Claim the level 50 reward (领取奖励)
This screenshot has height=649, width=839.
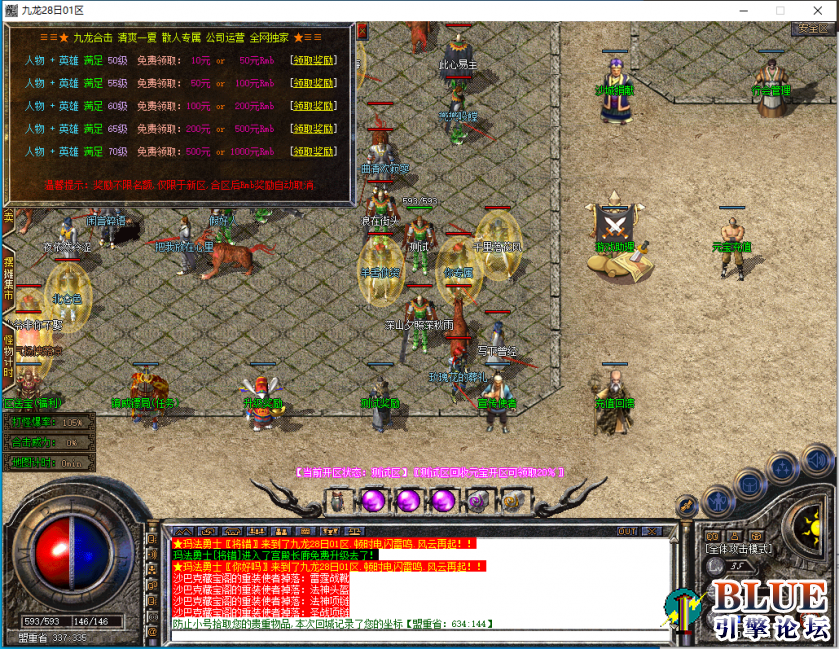(313, 60)
